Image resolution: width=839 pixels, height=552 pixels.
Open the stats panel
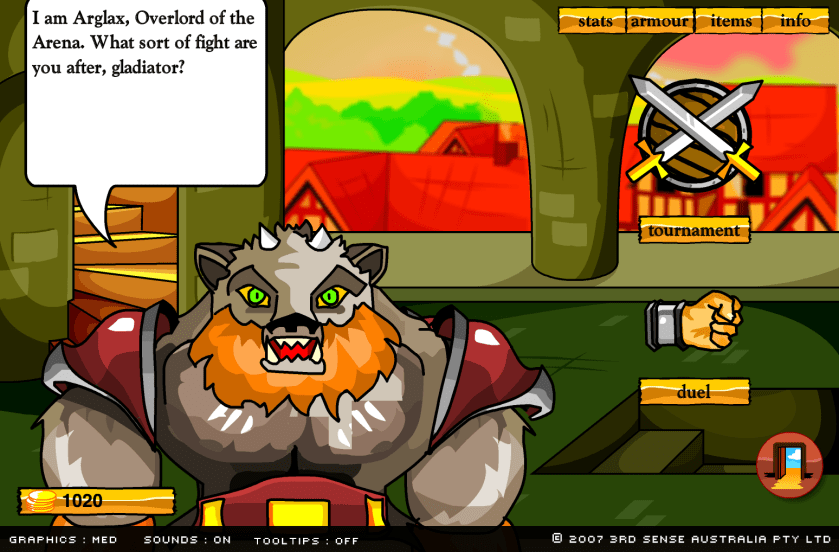[595, 21]
